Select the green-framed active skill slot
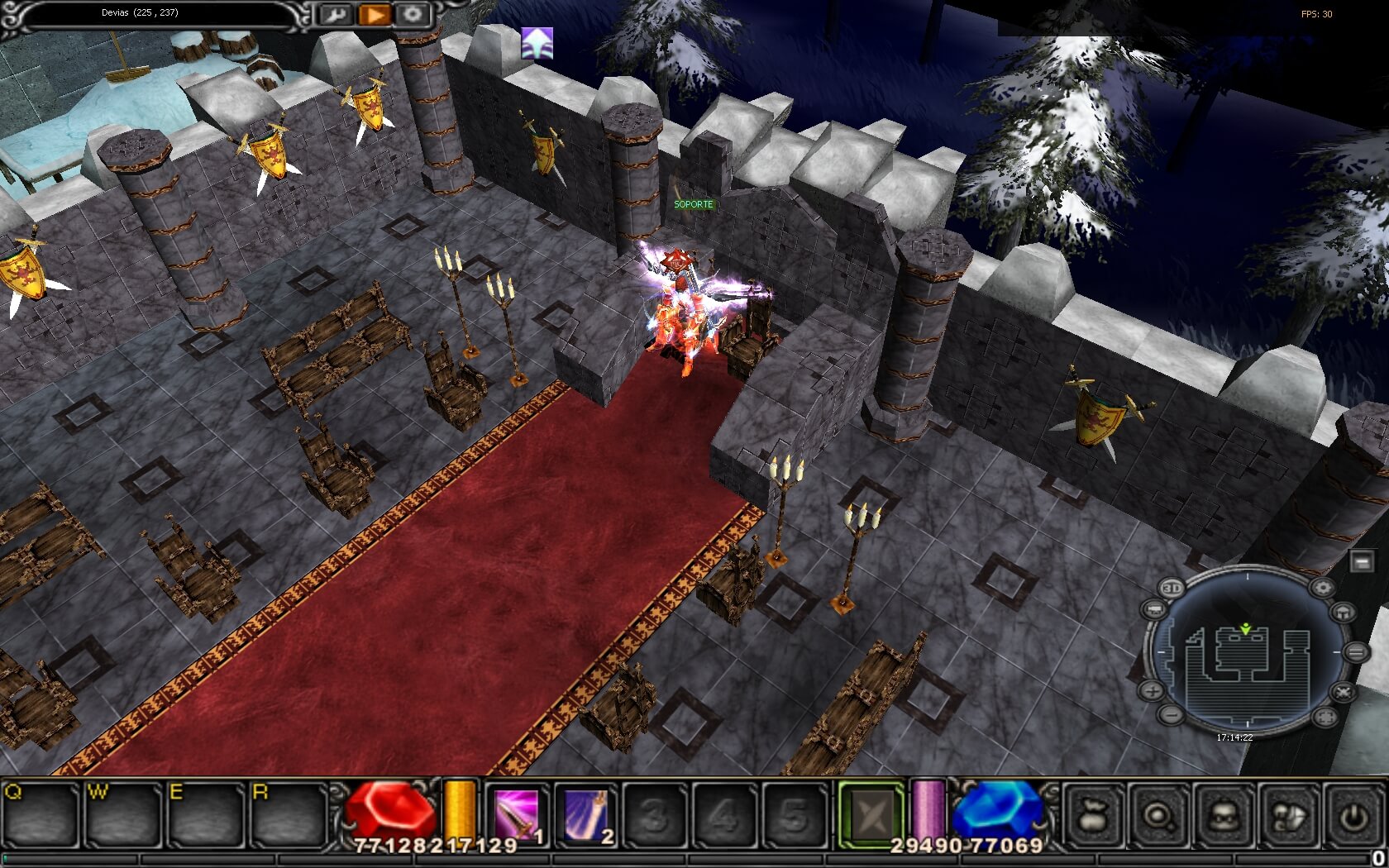Image resolution: width=1389 pixels, height=868 pixels. click(871, 816)
